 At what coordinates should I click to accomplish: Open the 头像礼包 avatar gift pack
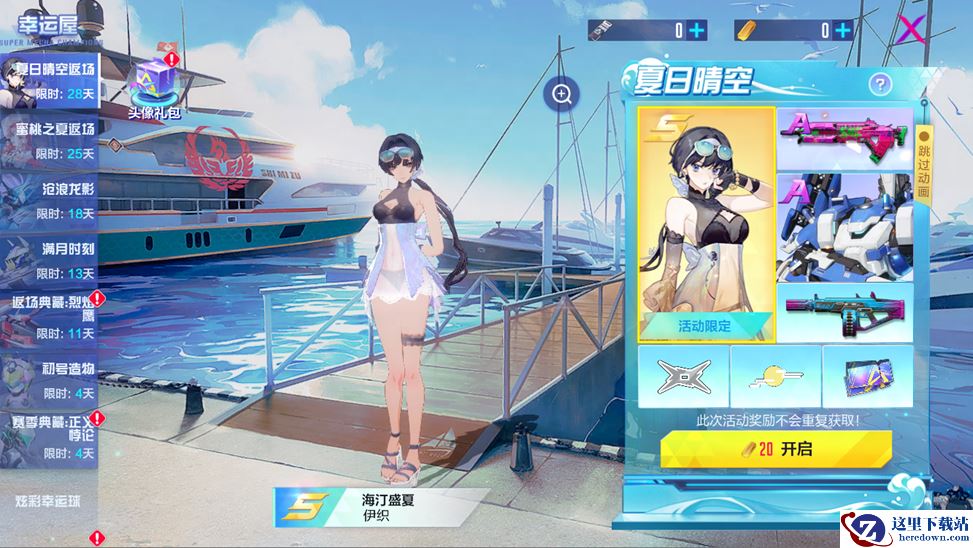click(x=153, y=84)
